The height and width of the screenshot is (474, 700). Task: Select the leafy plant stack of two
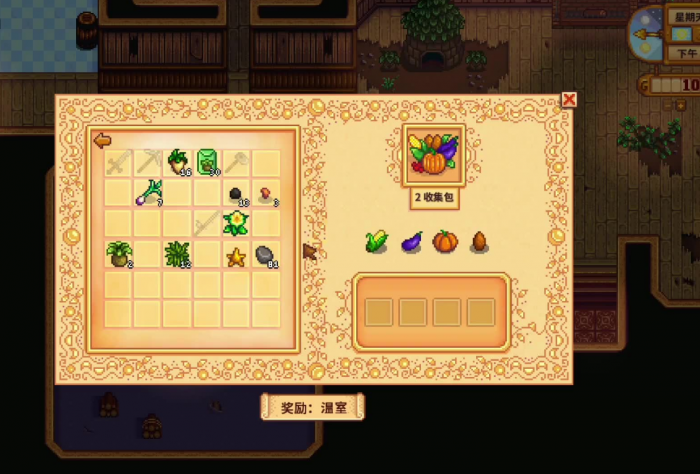tap(120, 254)
